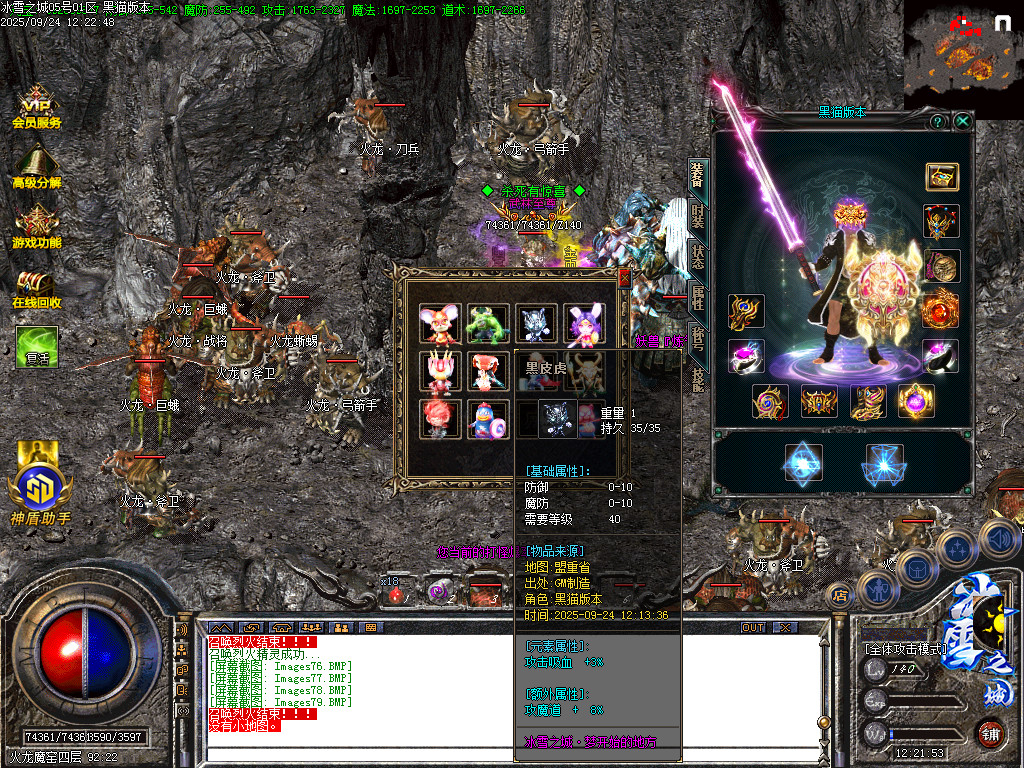Open the advanced decompose (高级分解) feature

tap(37, 167)
